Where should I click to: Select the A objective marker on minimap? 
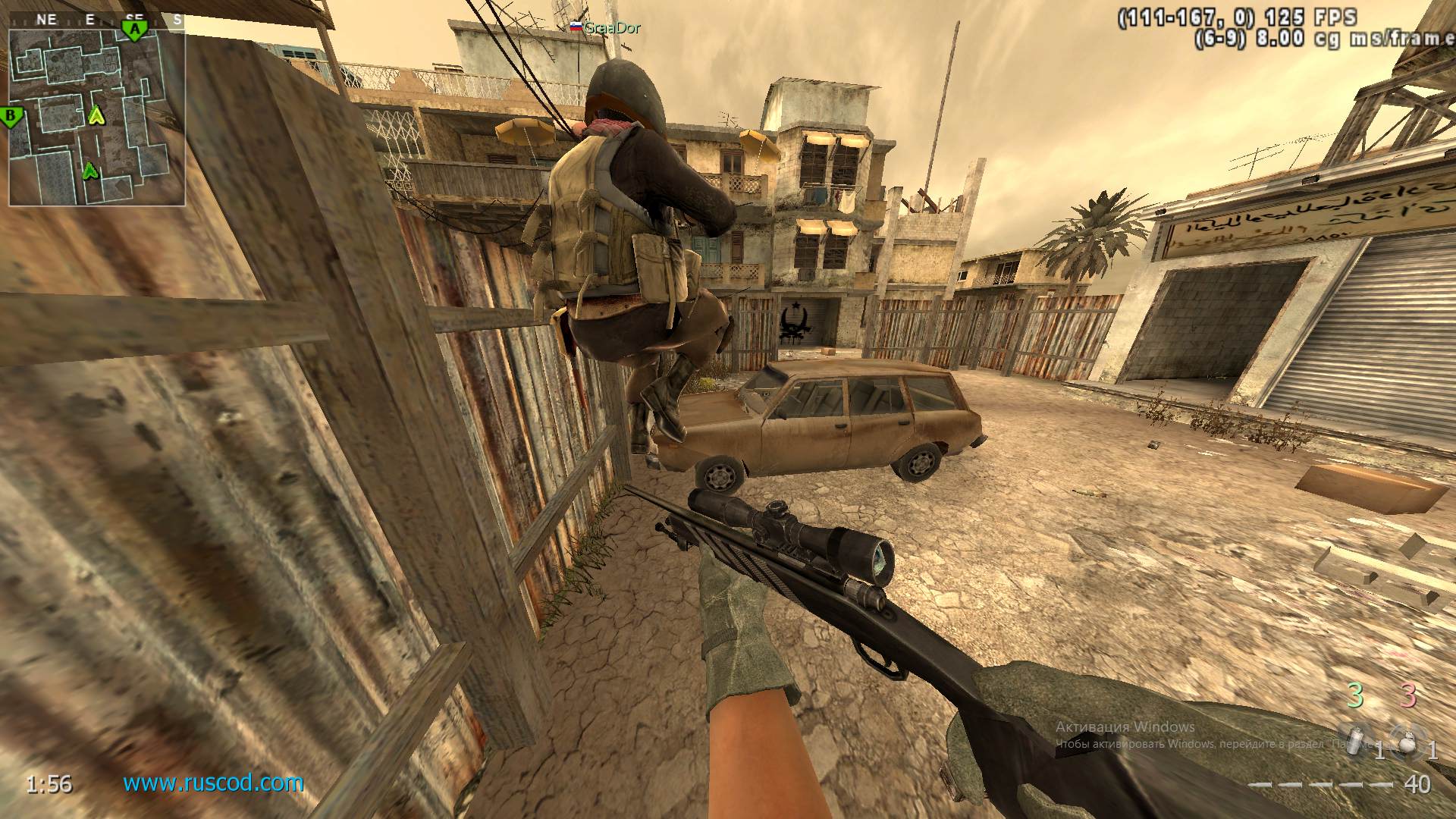[134, 31]
